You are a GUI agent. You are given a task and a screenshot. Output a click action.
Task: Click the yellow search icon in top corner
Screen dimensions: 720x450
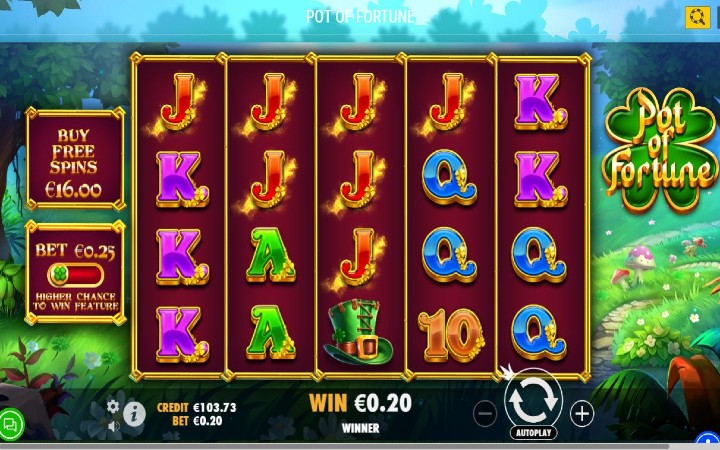coord(697,17)
